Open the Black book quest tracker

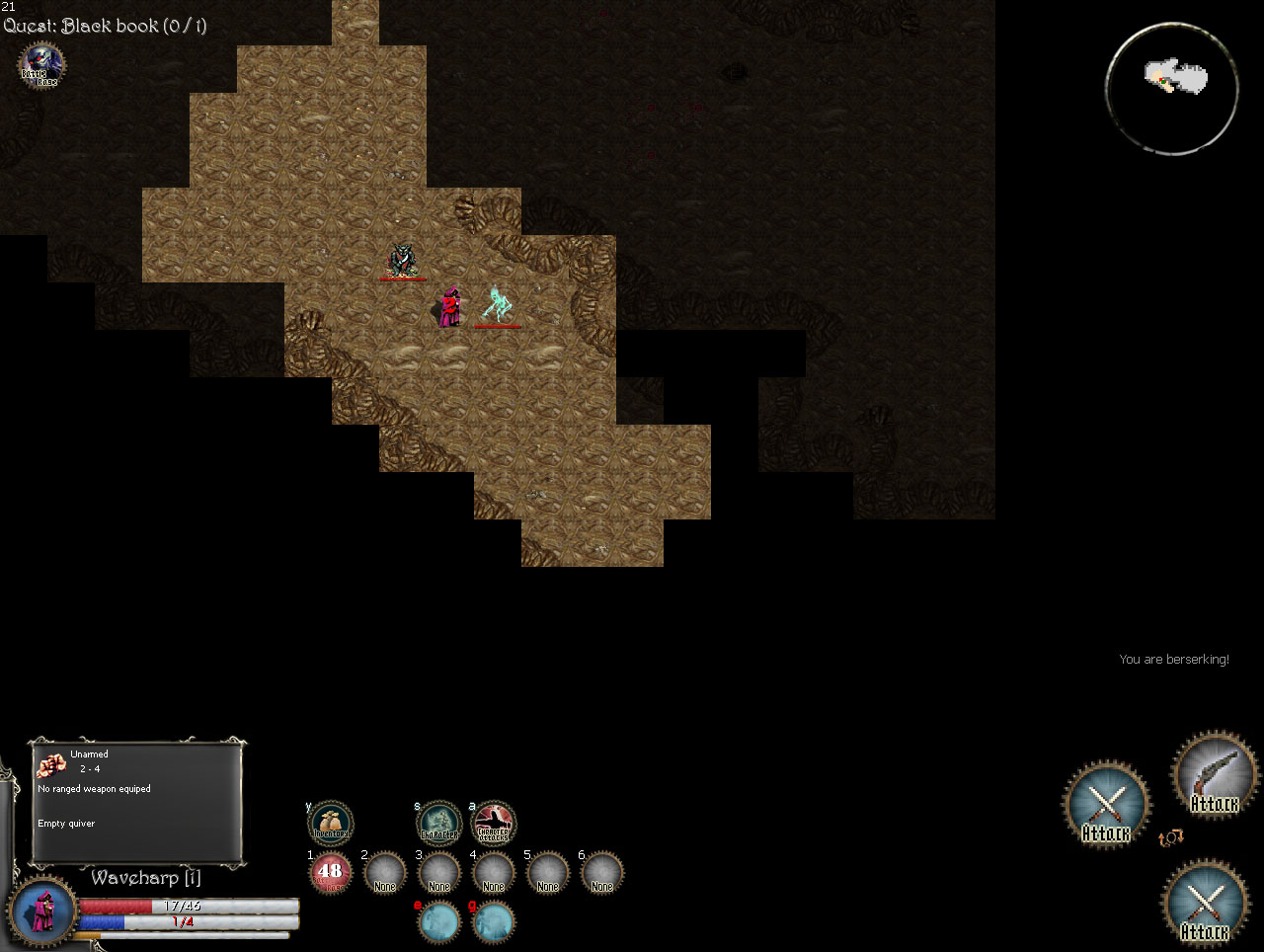[105, 26]
